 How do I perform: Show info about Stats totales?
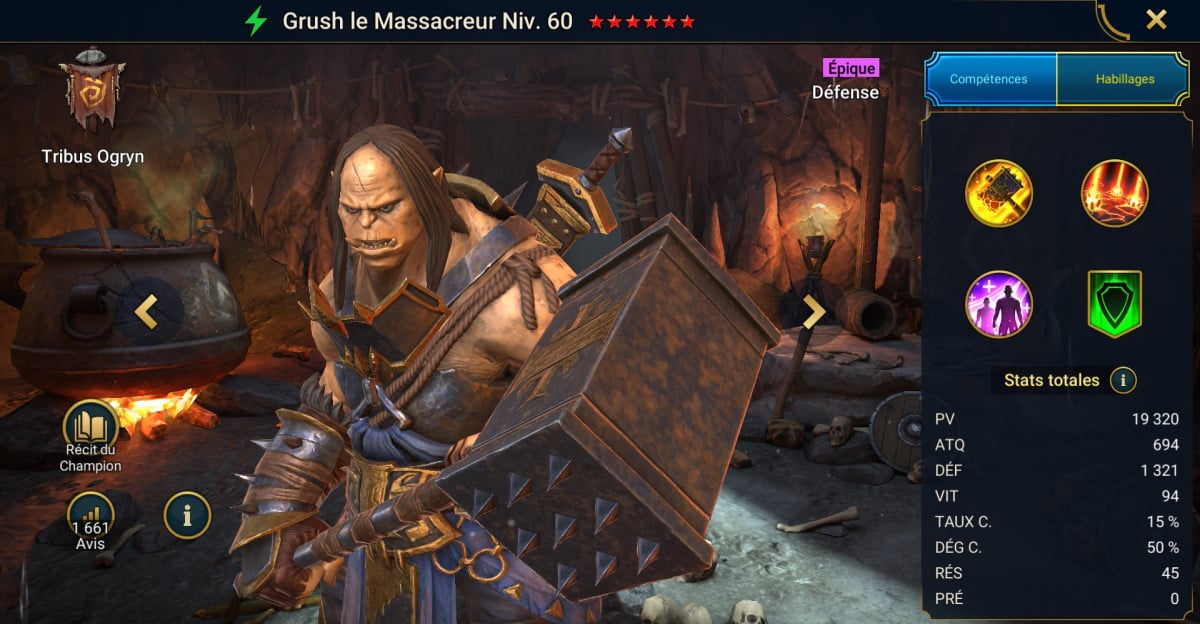pyautogui.click(x=1123, y=380)
